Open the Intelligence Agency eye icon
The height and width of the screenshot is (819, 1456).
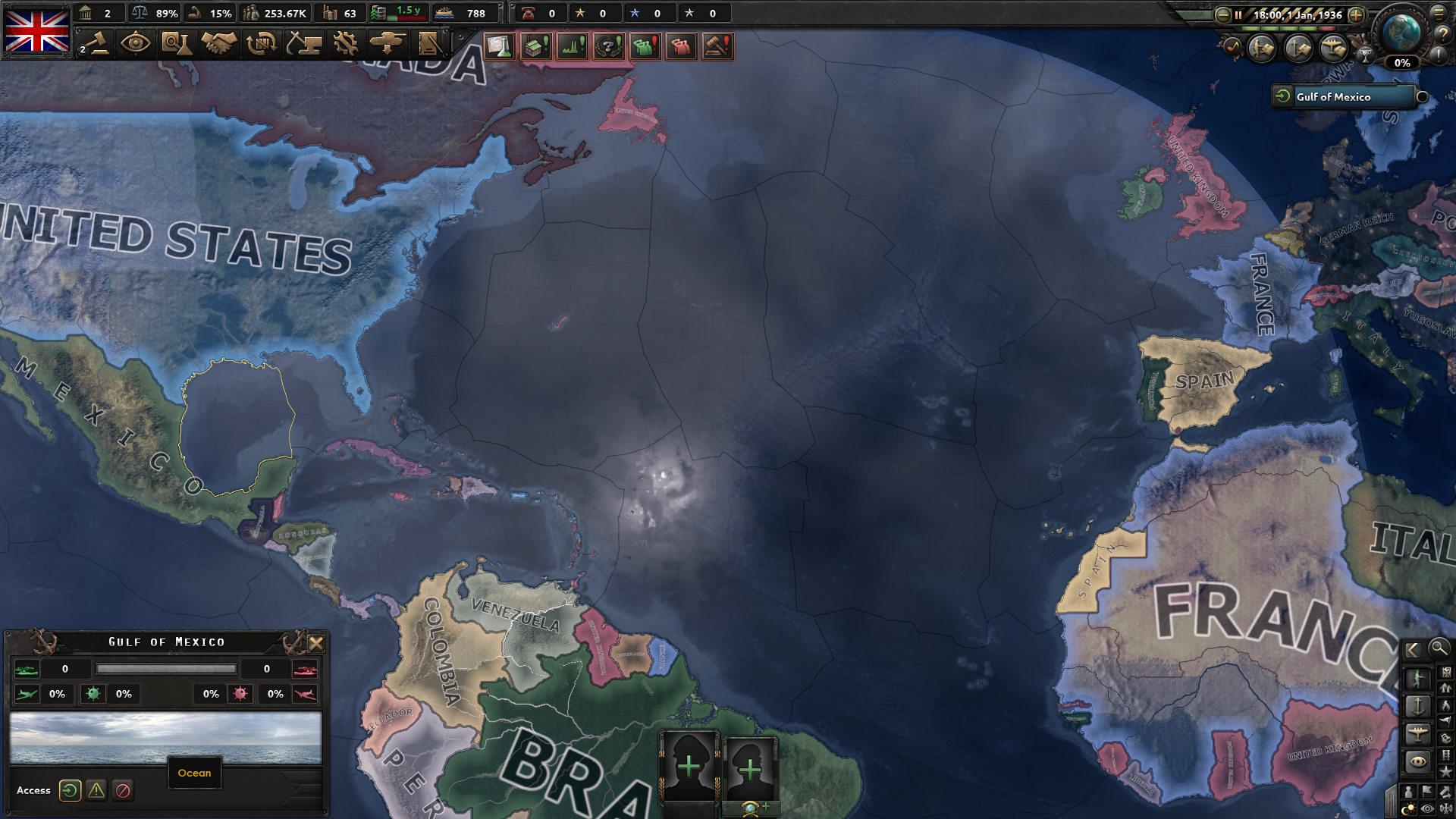[136, 44]
